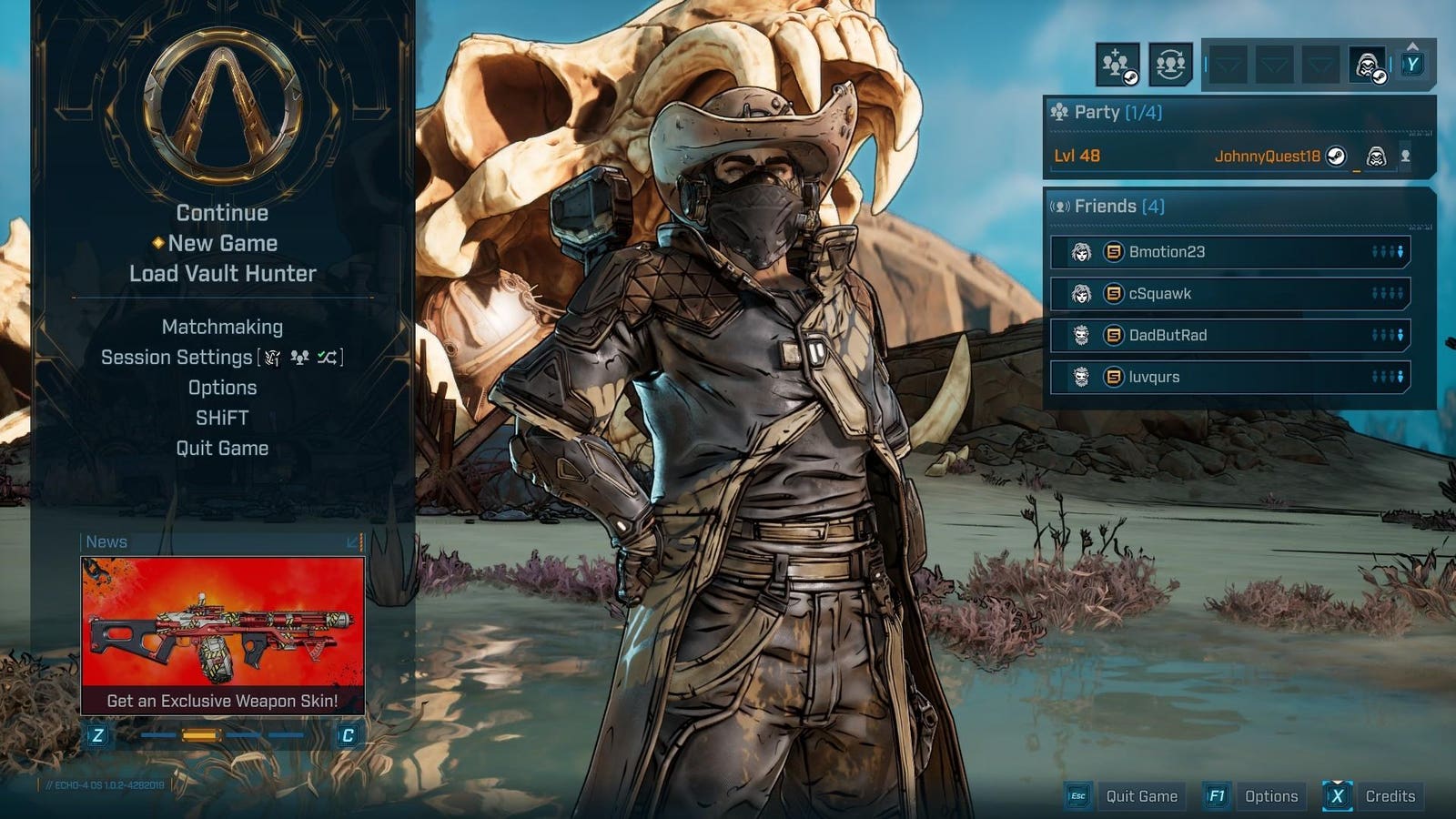
Task: Click the add-friends icon at top right
Action: [1117, 65]
